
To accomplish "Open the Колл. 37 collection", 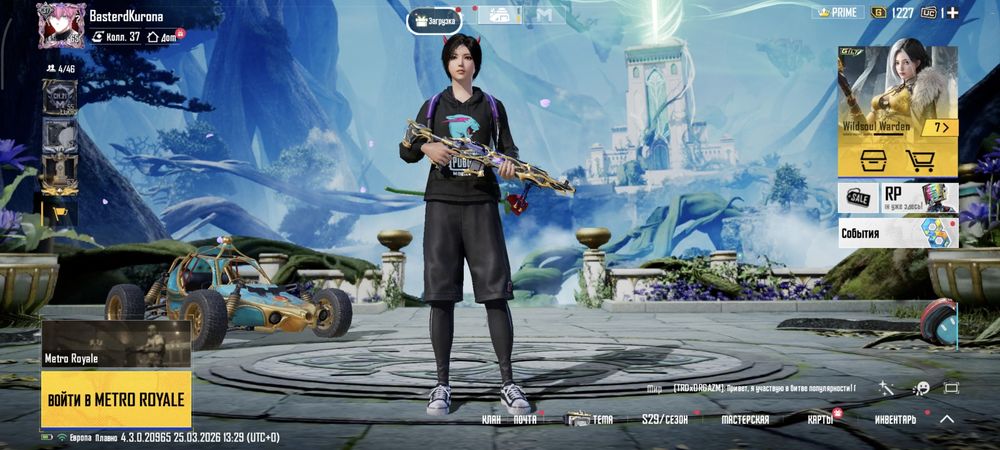I will (118, 36).
